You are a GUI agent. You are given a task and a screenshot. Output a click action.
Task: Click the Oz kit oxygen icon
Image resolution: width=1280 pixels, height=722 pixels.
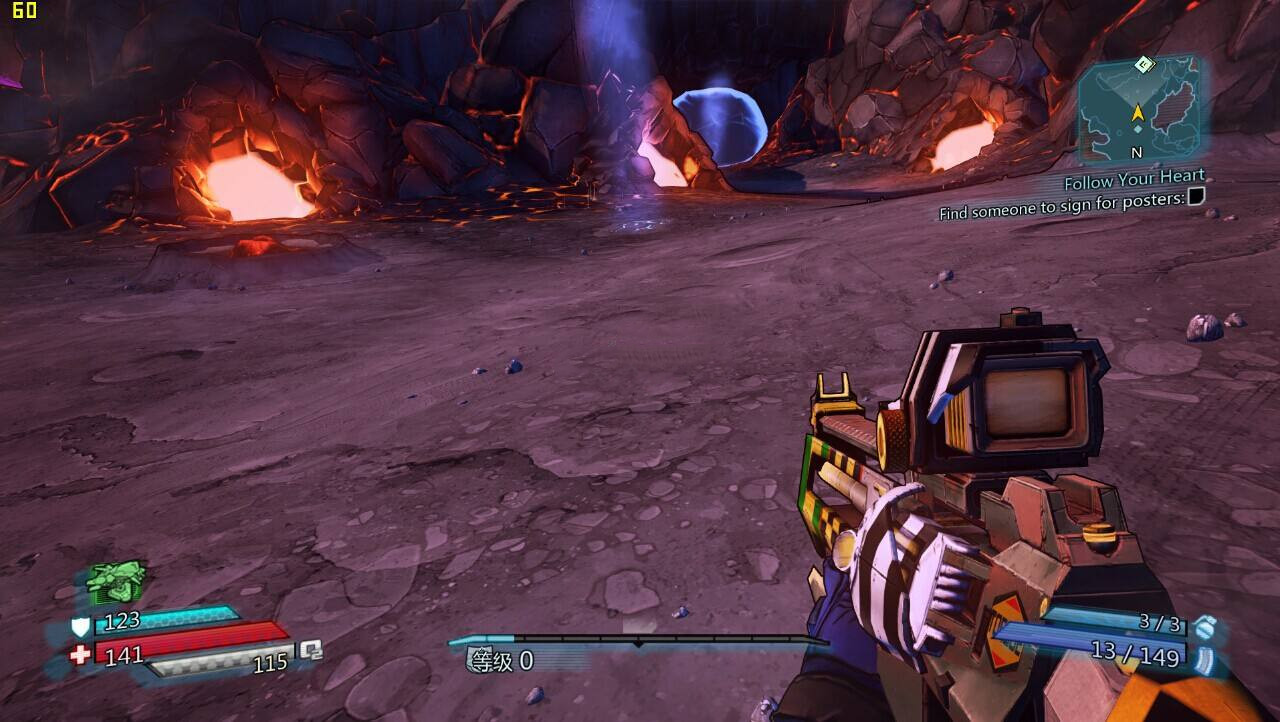pos(312,650)
